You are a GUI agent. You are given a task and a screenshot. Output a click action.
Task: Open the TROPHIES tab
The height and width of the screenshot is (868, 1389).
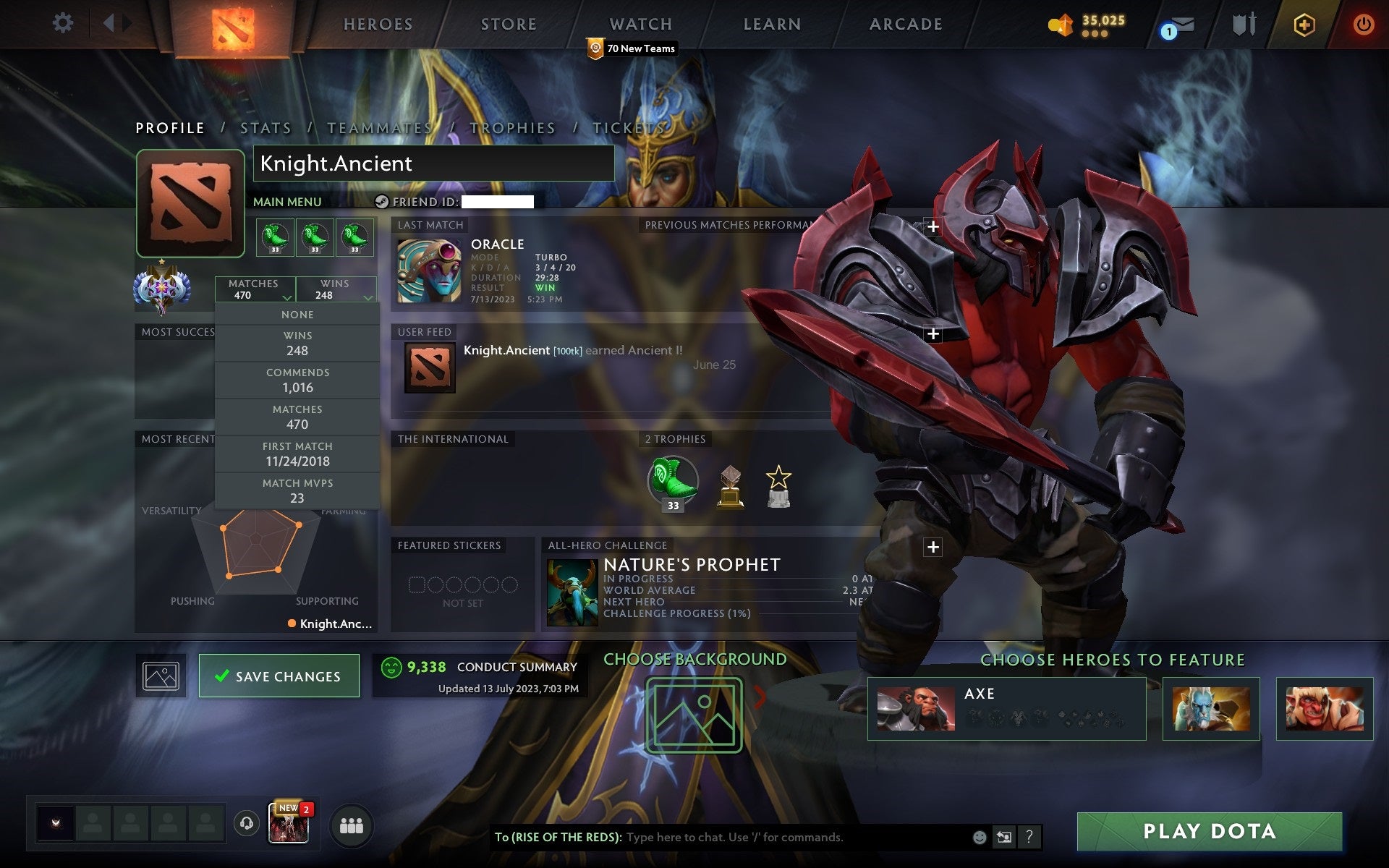[511, 127]
